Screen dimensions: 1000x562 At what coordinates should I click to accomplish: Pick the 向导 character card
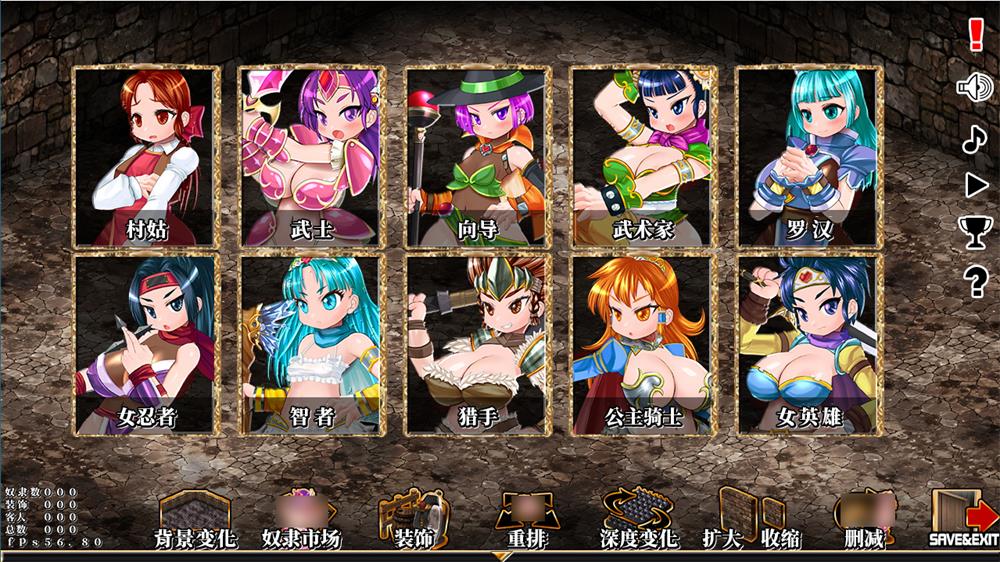(x=475, y=156)
